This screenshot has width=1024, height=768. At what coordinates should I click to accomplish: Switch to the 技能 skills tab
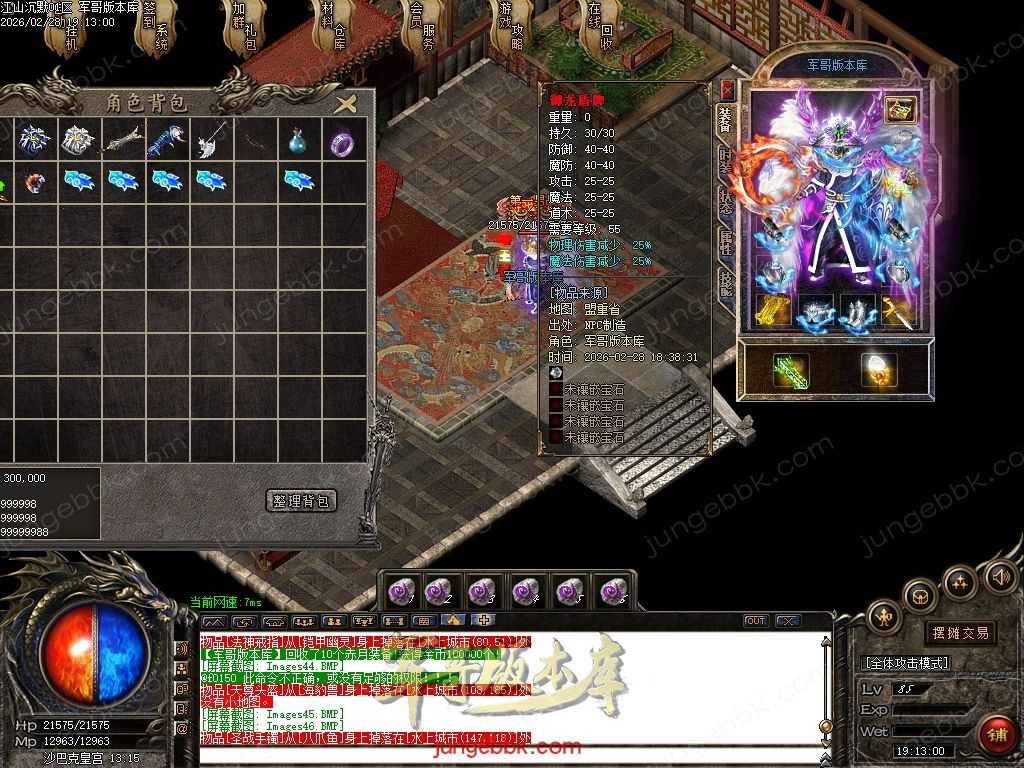726,285
